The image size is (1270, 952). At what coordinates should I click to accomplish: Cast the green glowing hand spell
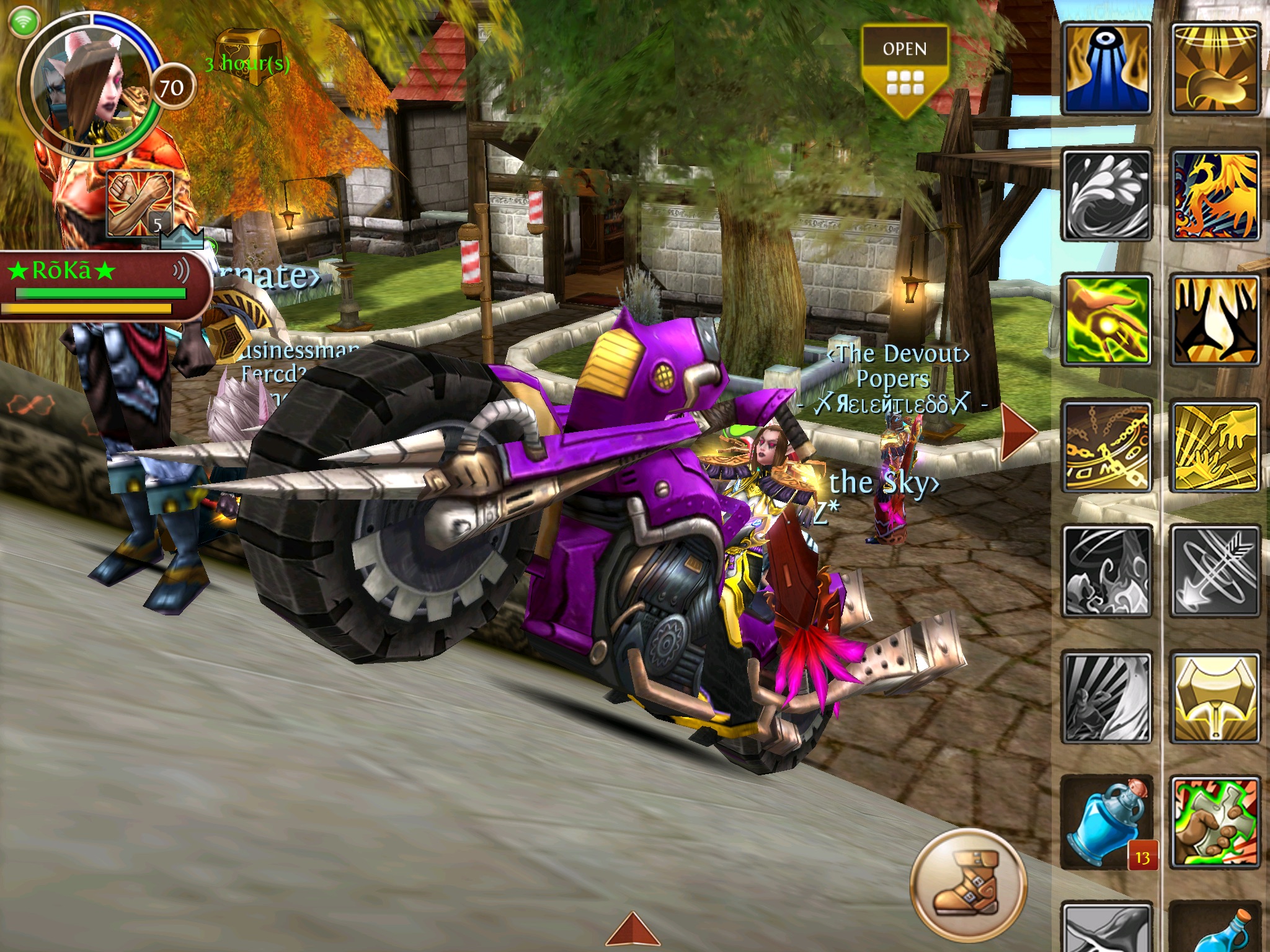point(1107,320)
